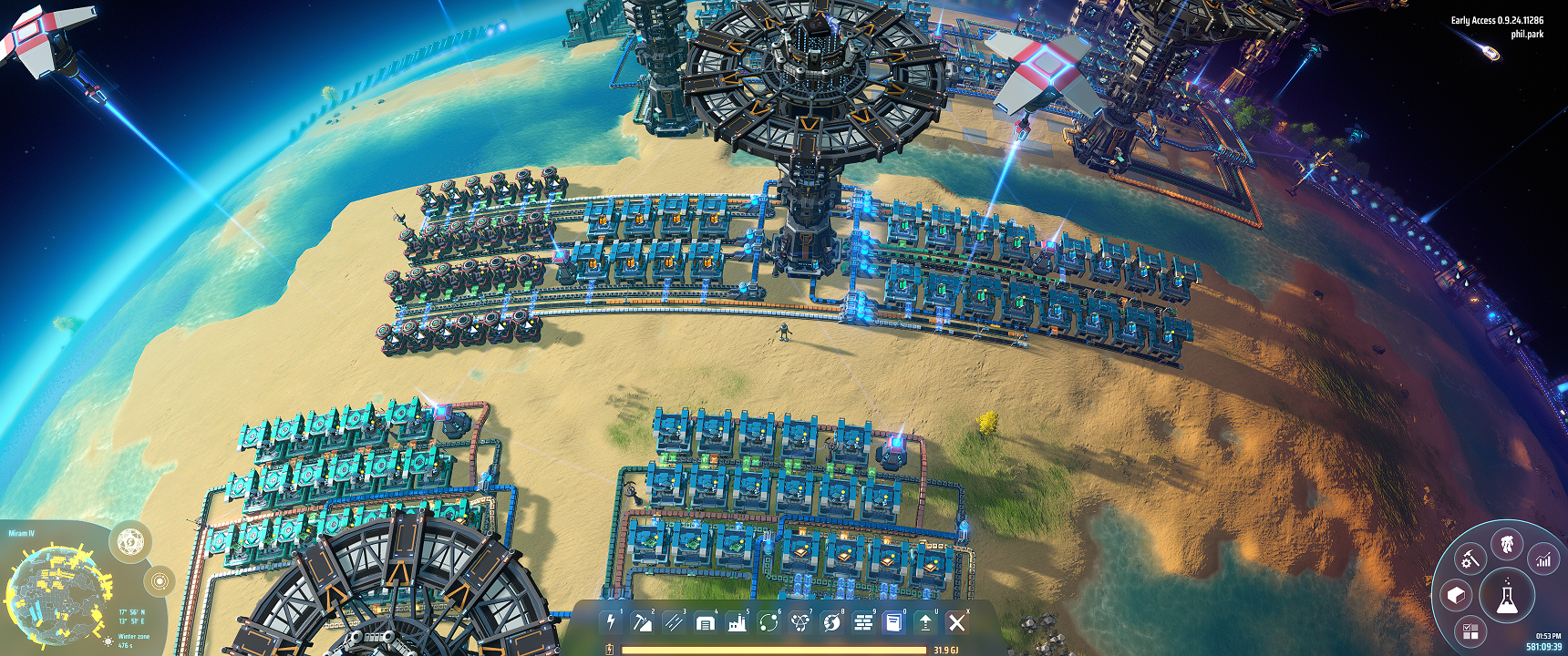Viewport: 1568px width, 656px height.
Task: Open the Dyson sphere editor globe button
Action: [130, 542]
